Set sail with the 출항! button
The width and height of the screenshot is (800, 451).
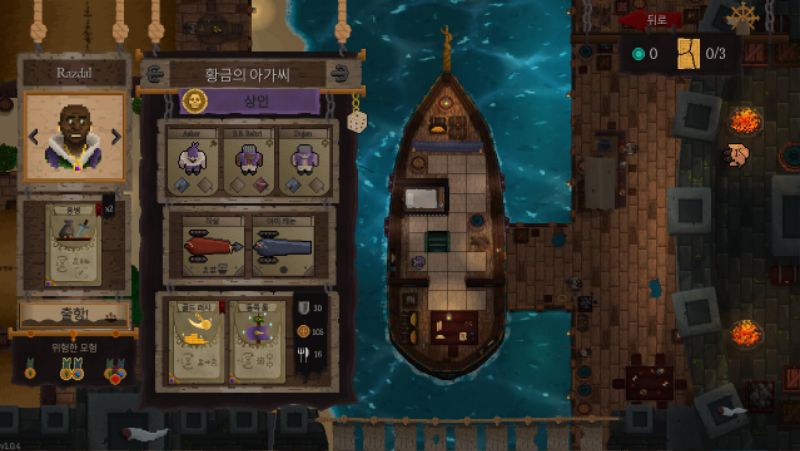73,313
